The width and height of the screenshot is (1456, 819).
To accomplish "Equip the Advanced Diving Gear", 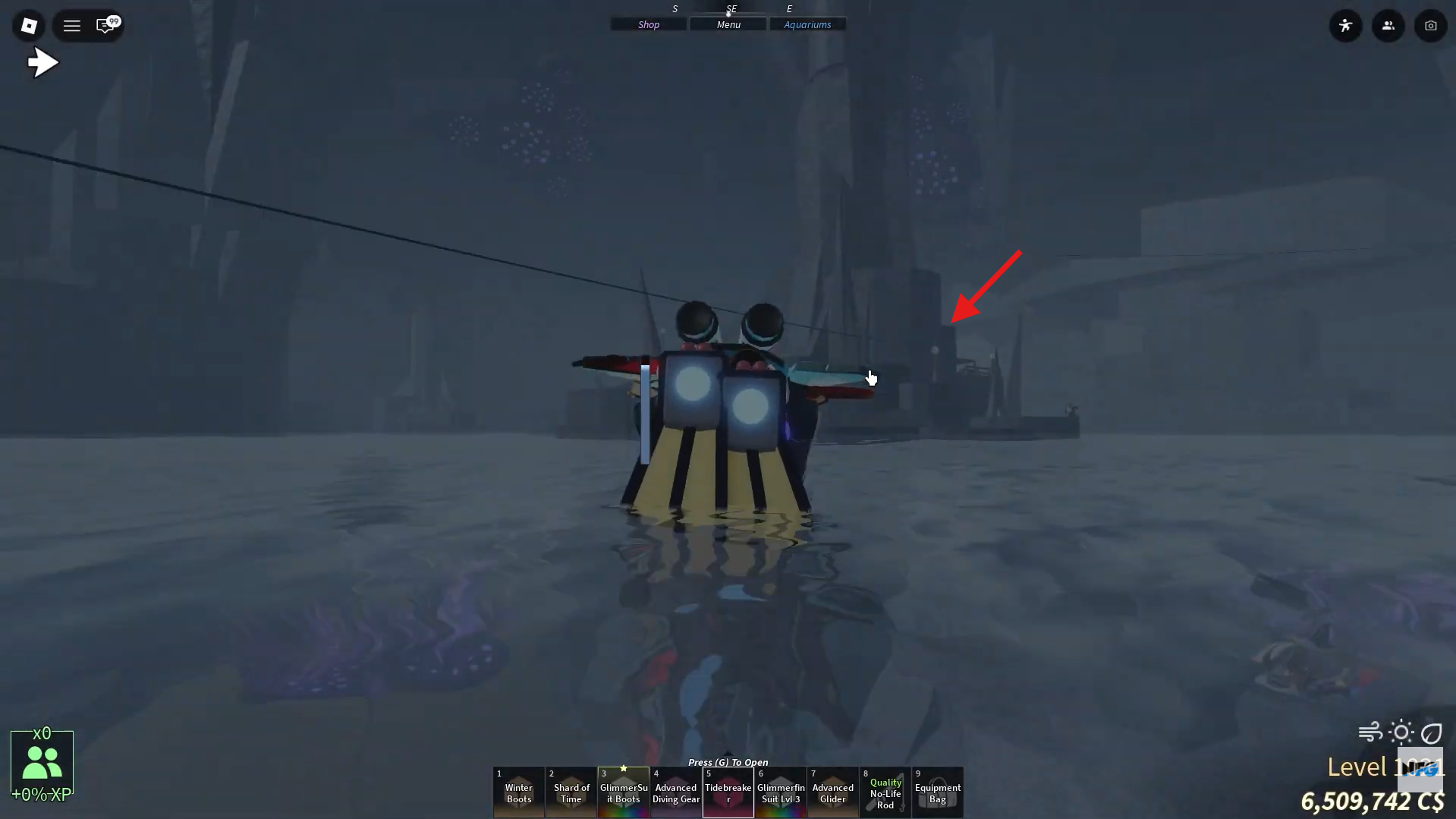I will pyautogui.click(x=675, y=792).
